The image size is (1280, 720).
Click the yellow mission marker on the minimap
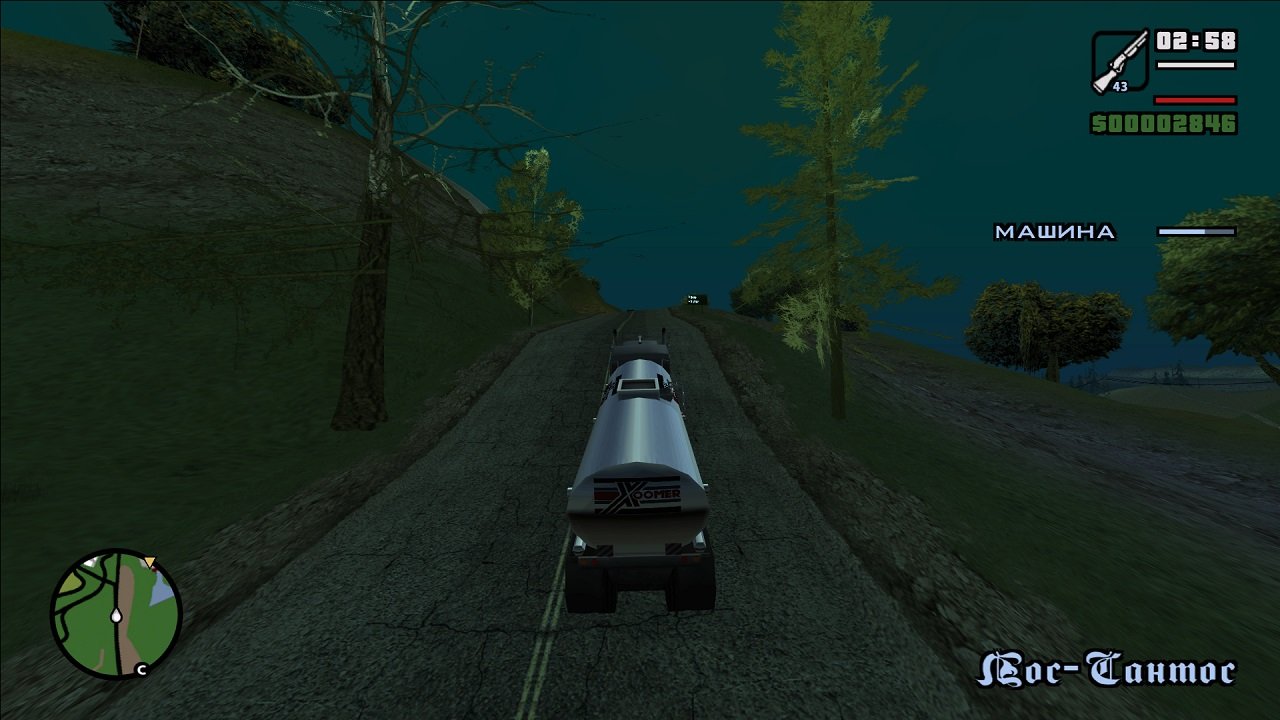pyautogui.click(x=150, y=561)
